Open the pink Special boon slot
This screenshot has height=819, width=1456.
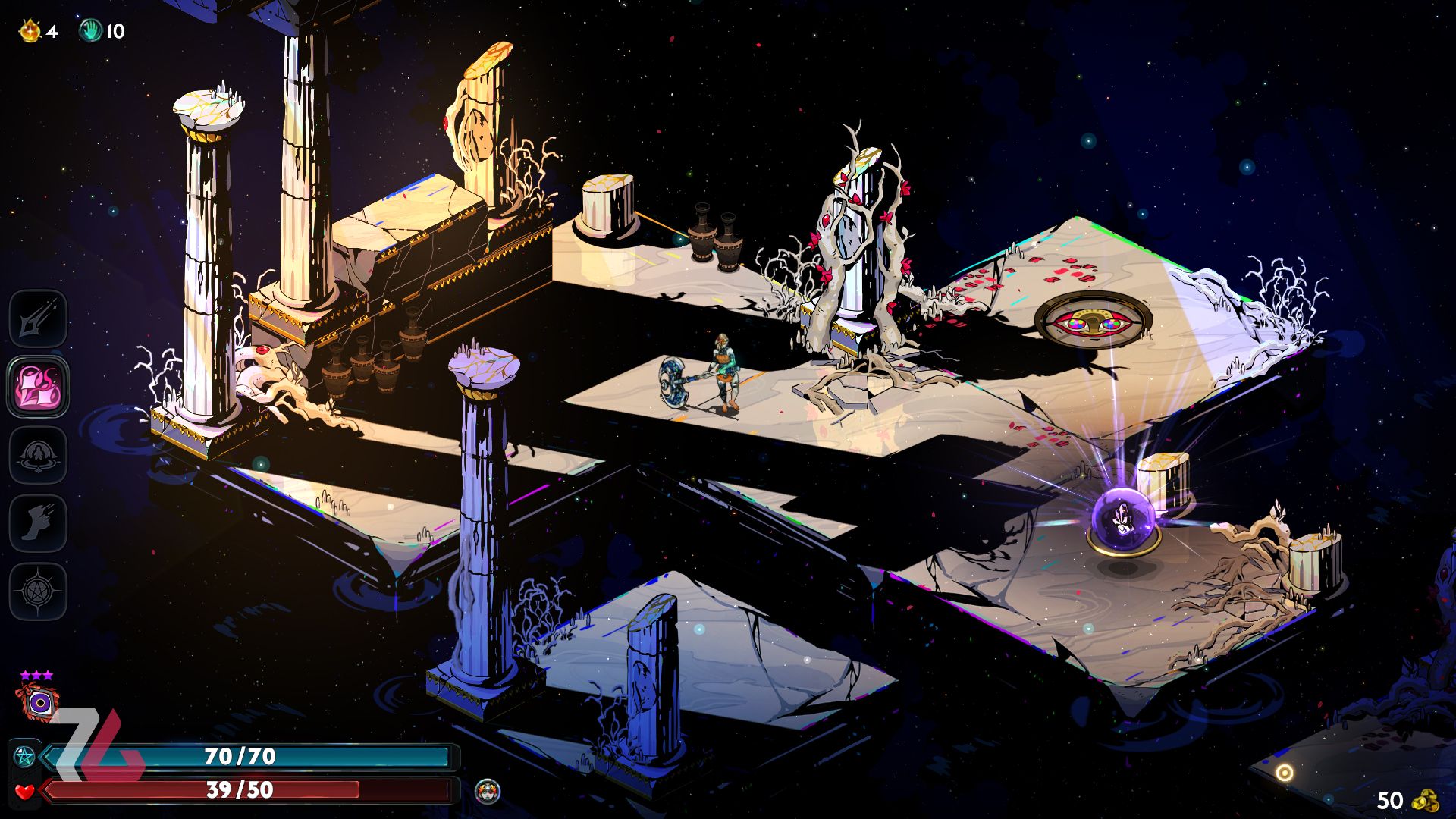coord(38,387)
